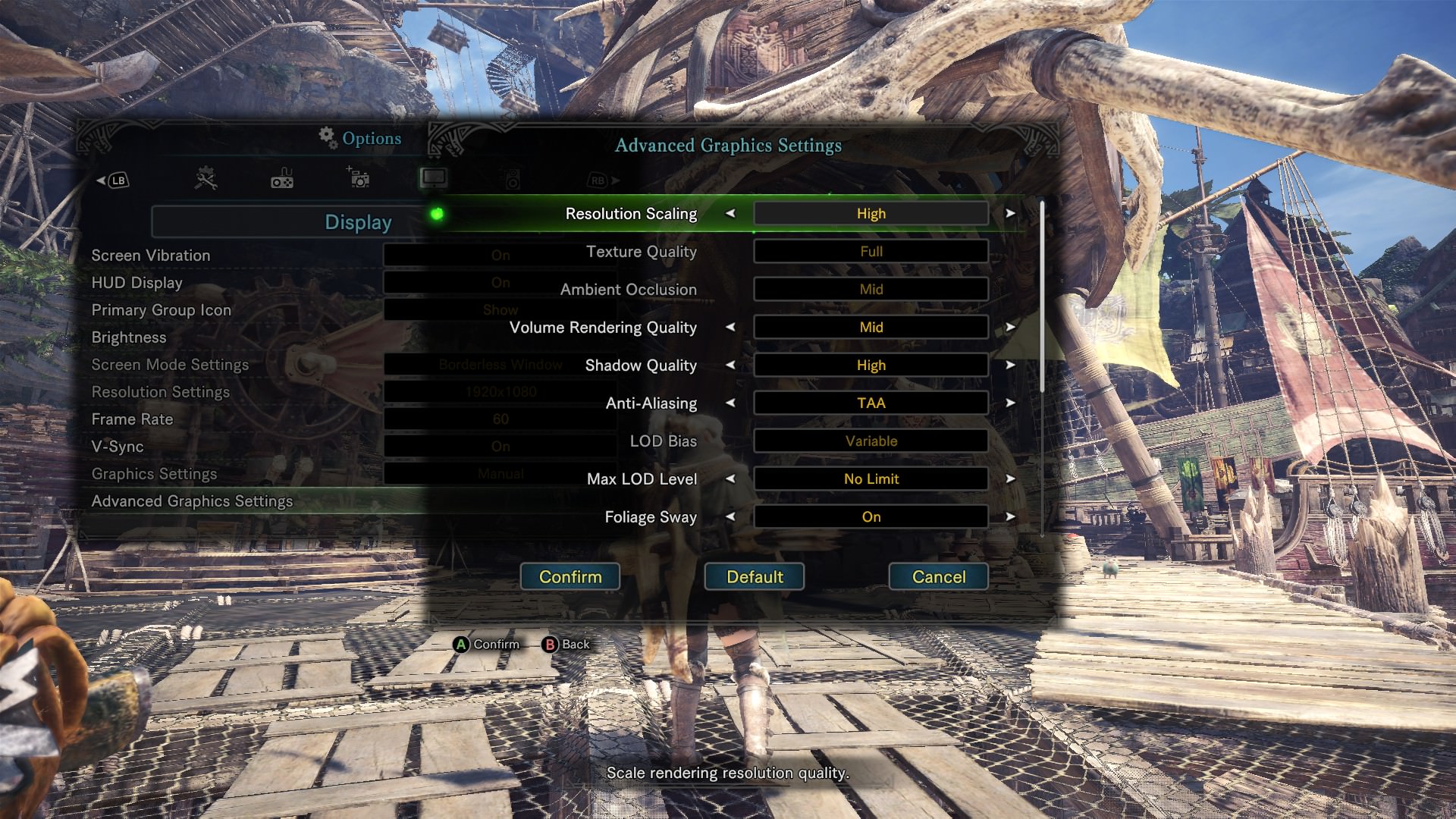Open the Screen Mode Settings entry
The height and width of the screenshot is (819, 1456).
pyautogui.click(x=170, y=365)
